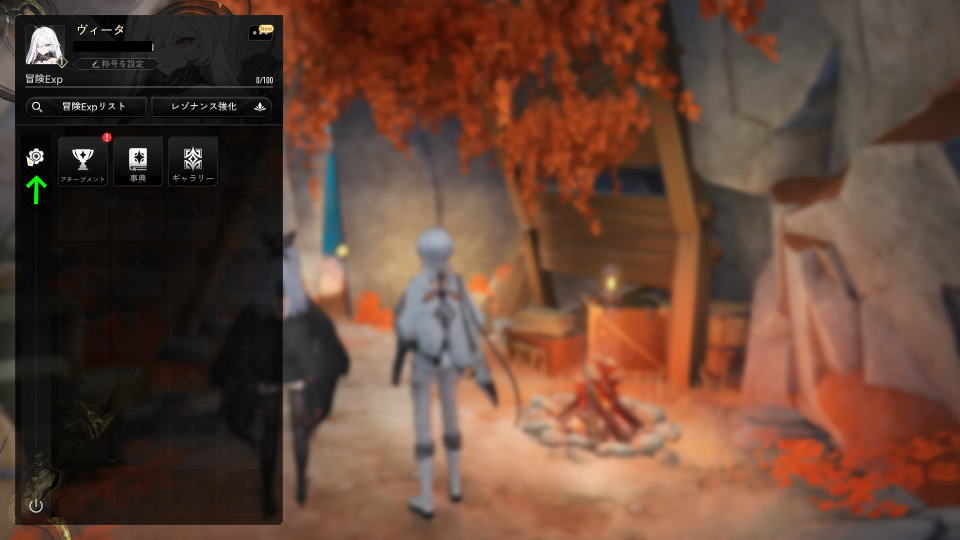This screenshot has width=960, height=540.
Task: Open the three-dot menu marked New
Action: [x=259, y=33]
